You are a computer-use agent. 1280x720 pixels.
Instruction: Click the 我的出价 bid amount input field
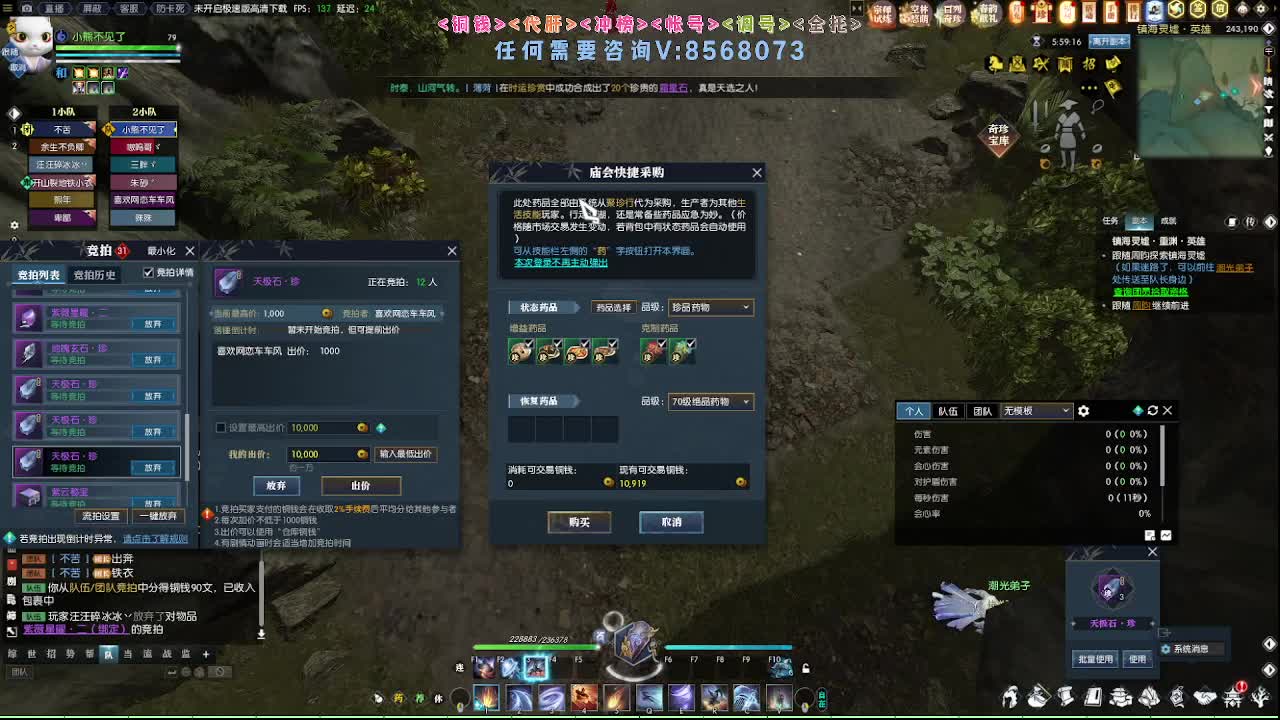tap(325, 454)
